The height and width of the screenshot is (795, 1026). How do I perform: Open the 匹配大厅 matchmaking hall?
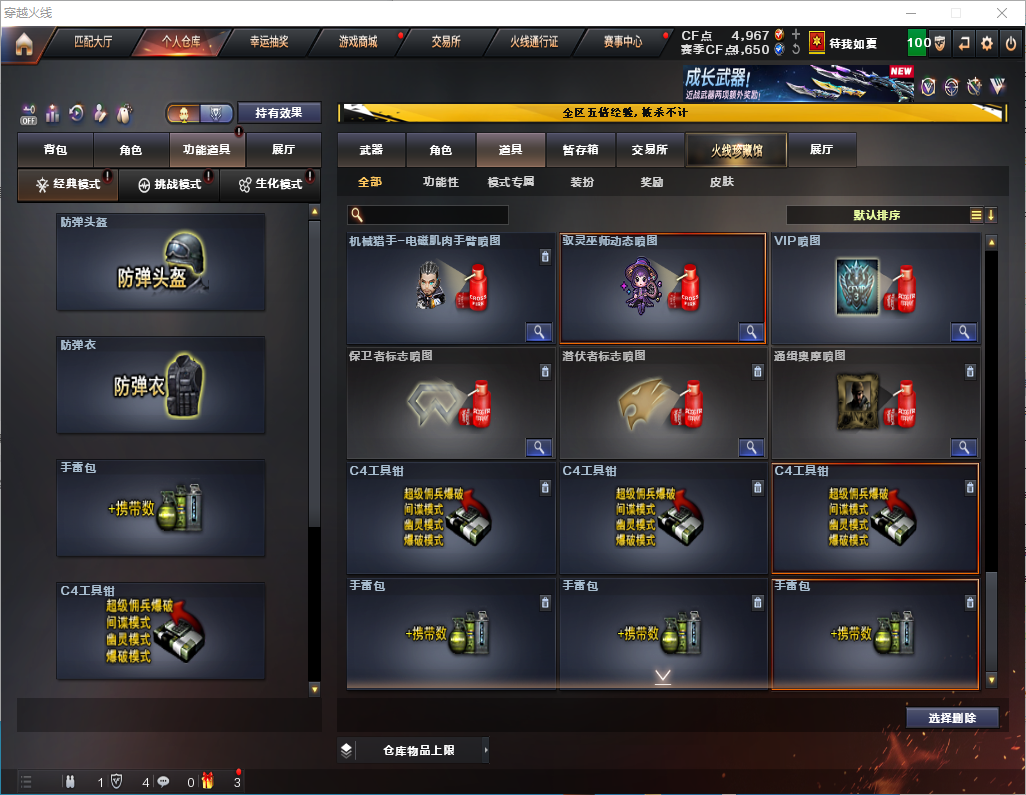pos(94,42)
